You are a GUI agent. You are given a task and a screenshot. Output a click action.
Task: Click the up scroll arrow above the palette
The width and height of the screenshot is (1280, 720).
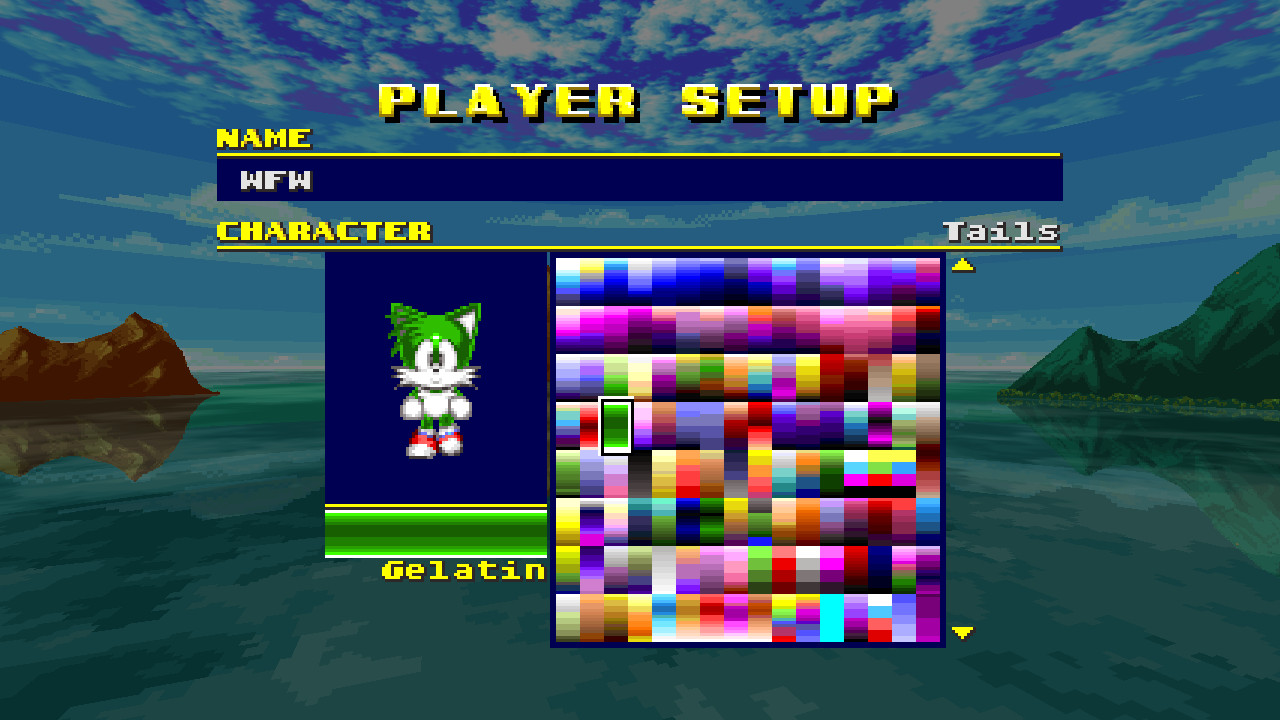[x=961, y=264]
